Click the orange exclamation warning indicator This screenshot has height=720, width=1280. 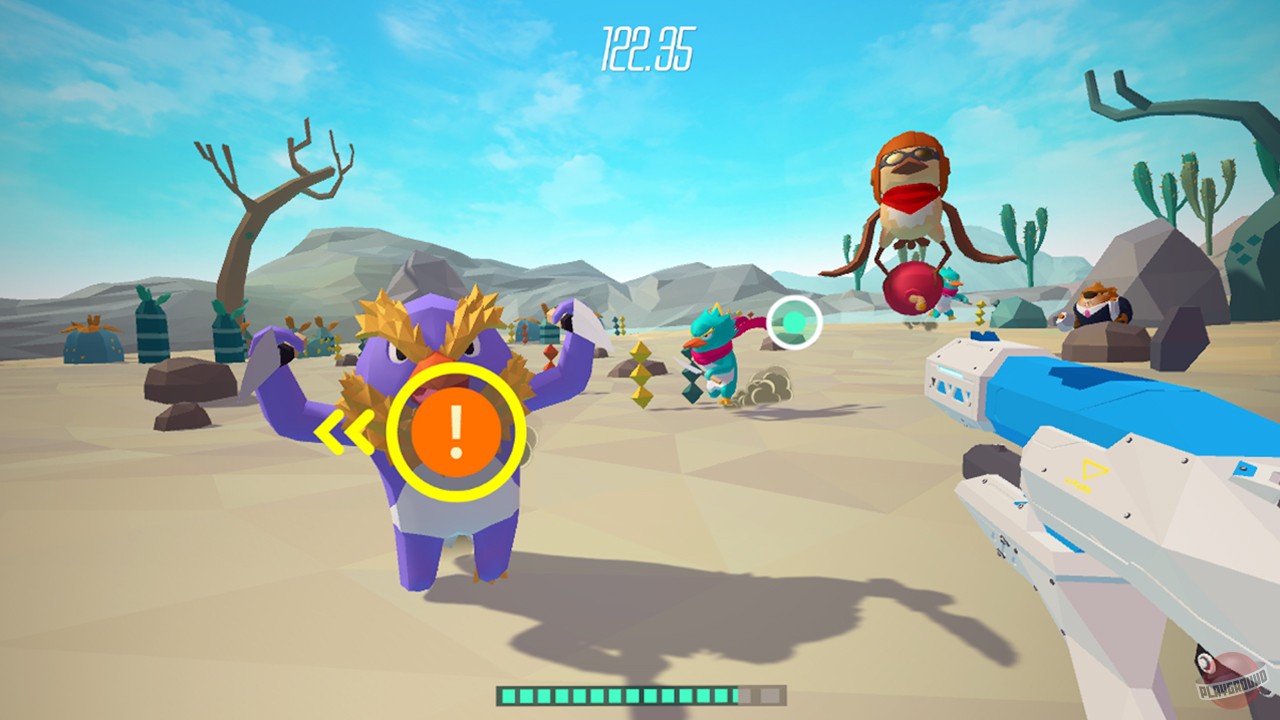click(x=456, y=434)
